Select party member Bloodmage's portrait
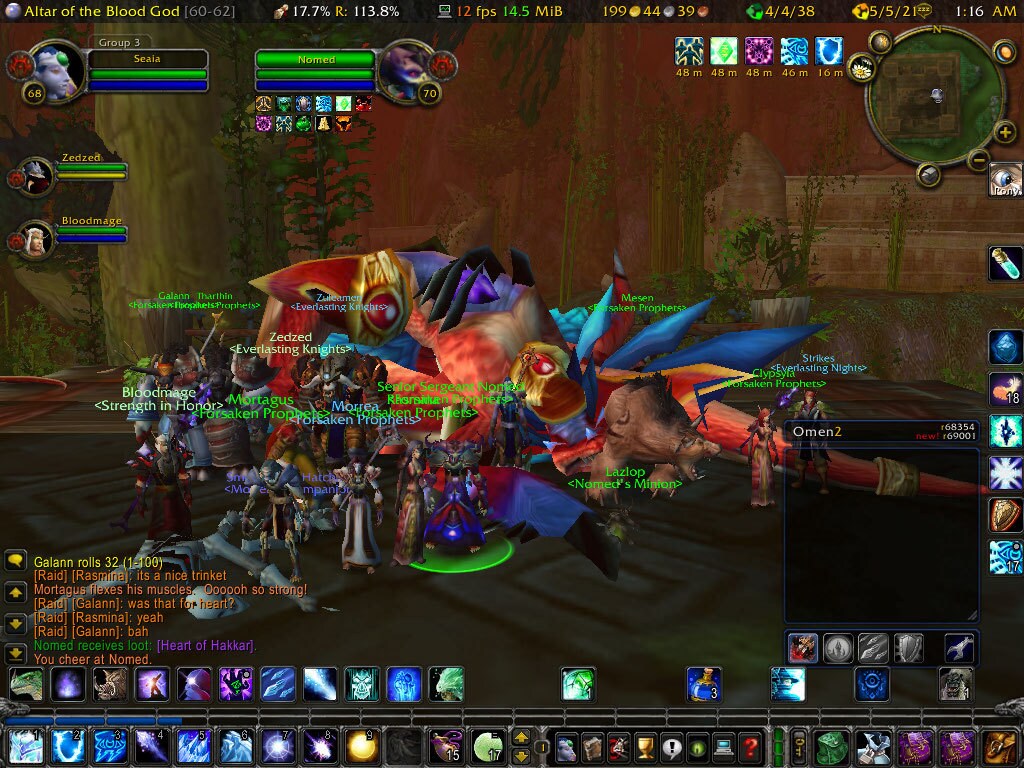1024x768 pixels. [x=38, y=240]
